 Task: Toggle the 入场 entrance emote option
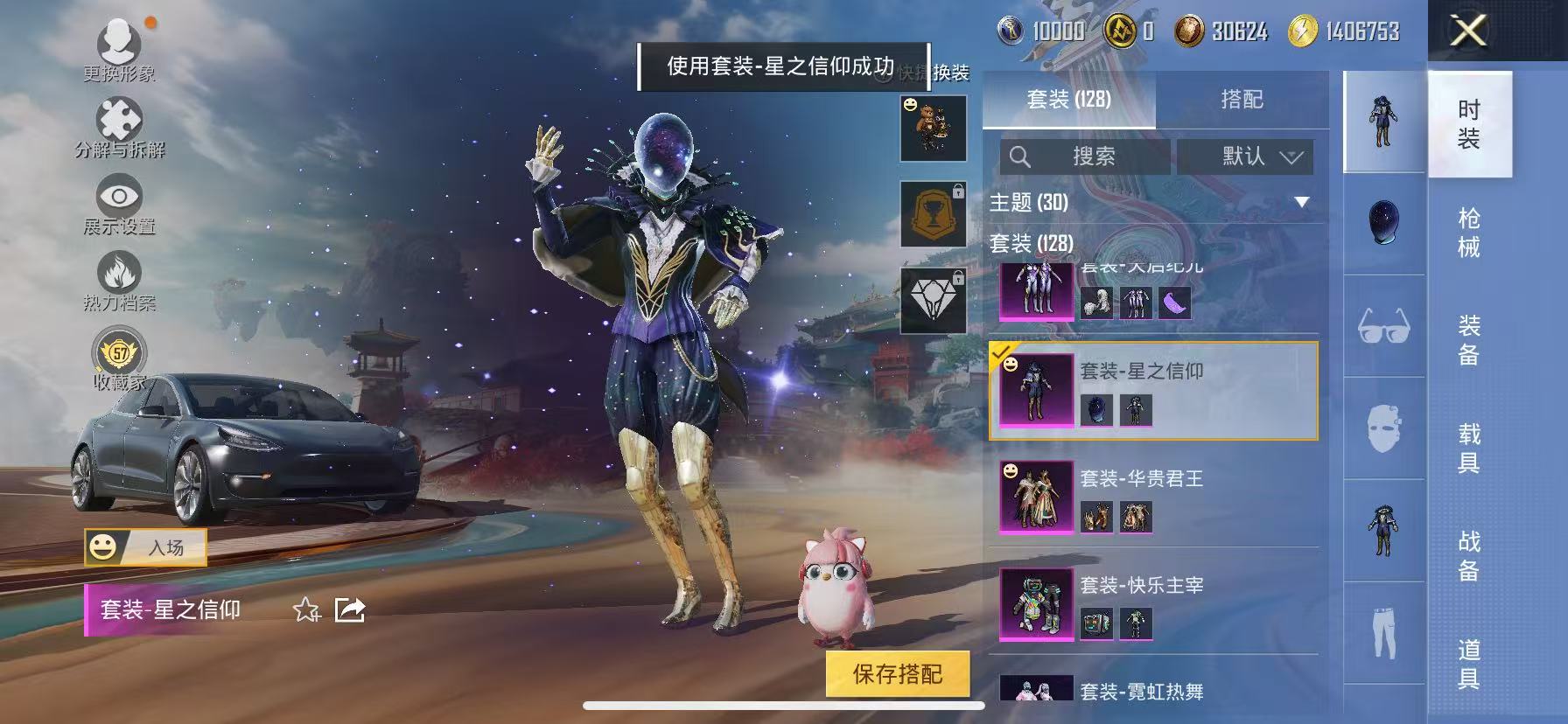tap(144, 547)
